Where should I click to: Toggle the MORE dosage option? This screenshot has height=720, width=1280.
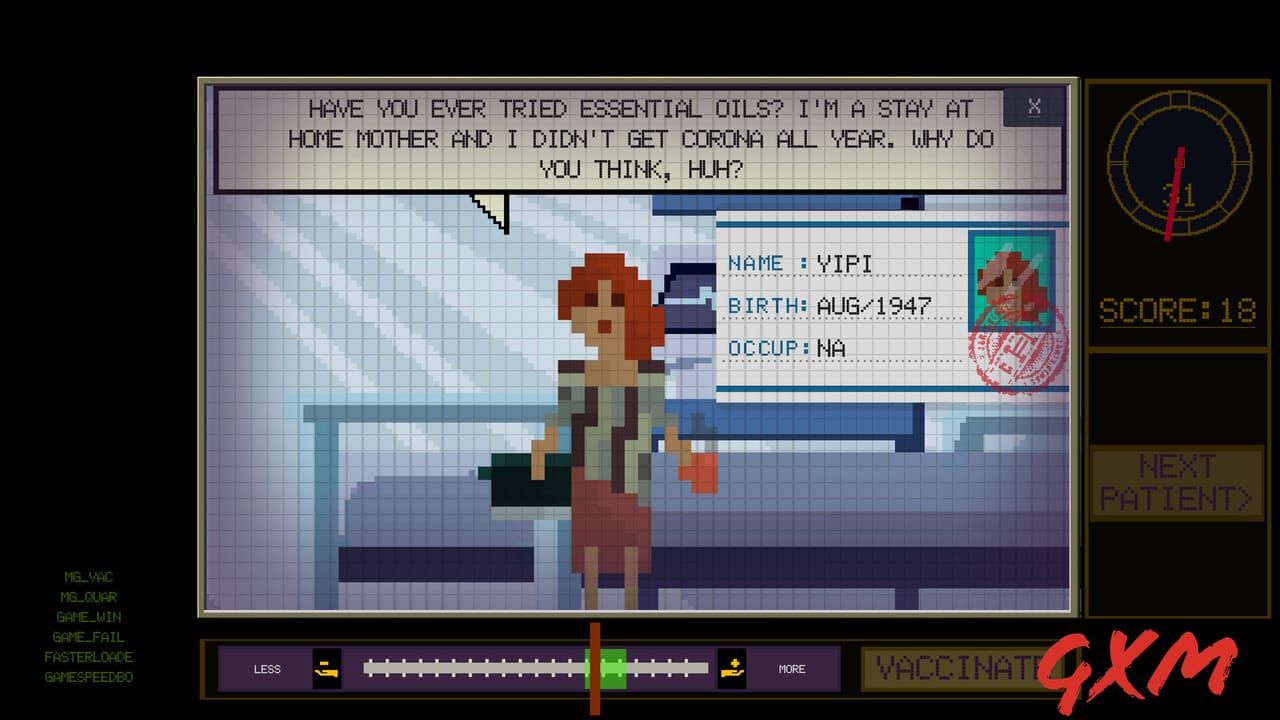tap(792, 668)
